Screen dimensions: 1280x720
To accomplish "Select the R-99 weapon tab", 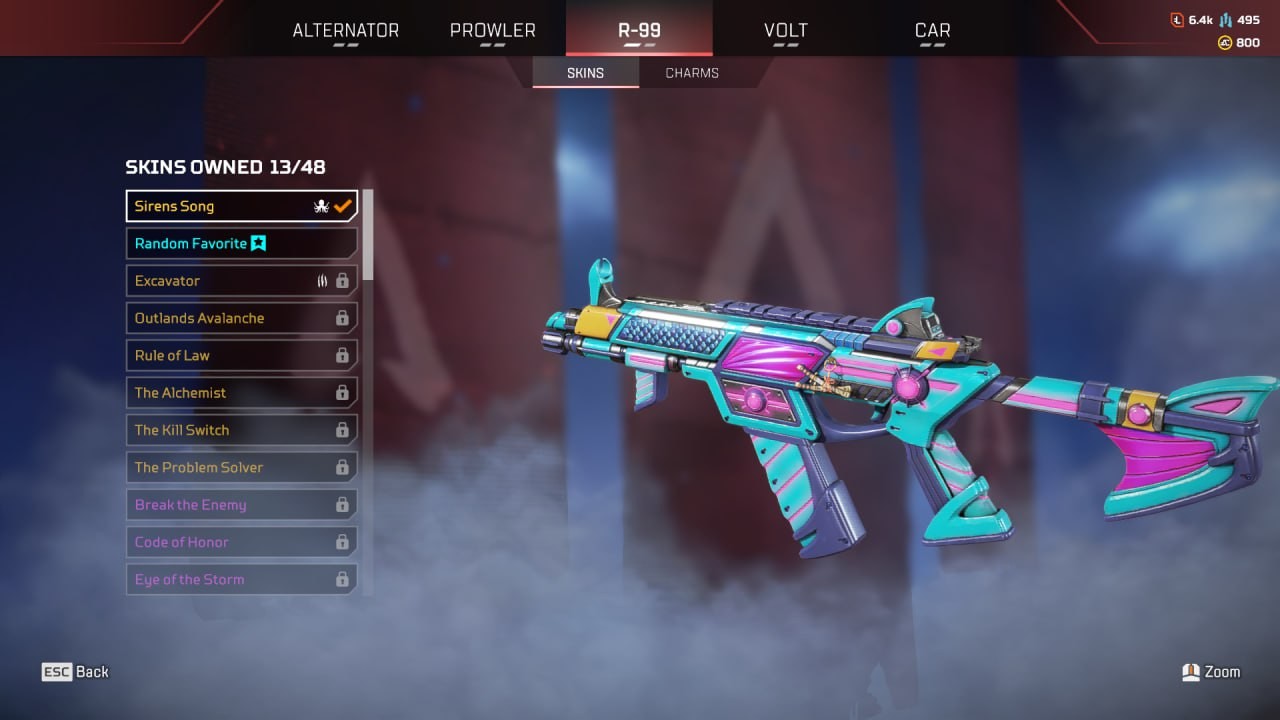I will click(x=639, y=30).
